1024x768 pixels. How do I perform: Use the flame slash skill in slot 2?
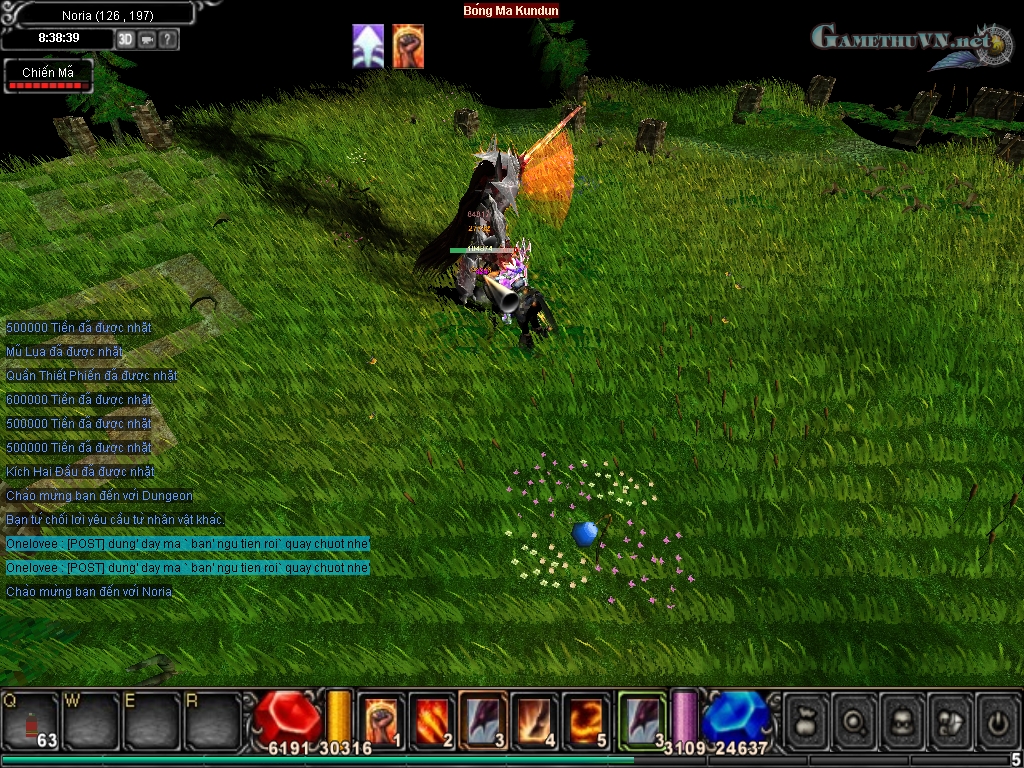(432, 719)
